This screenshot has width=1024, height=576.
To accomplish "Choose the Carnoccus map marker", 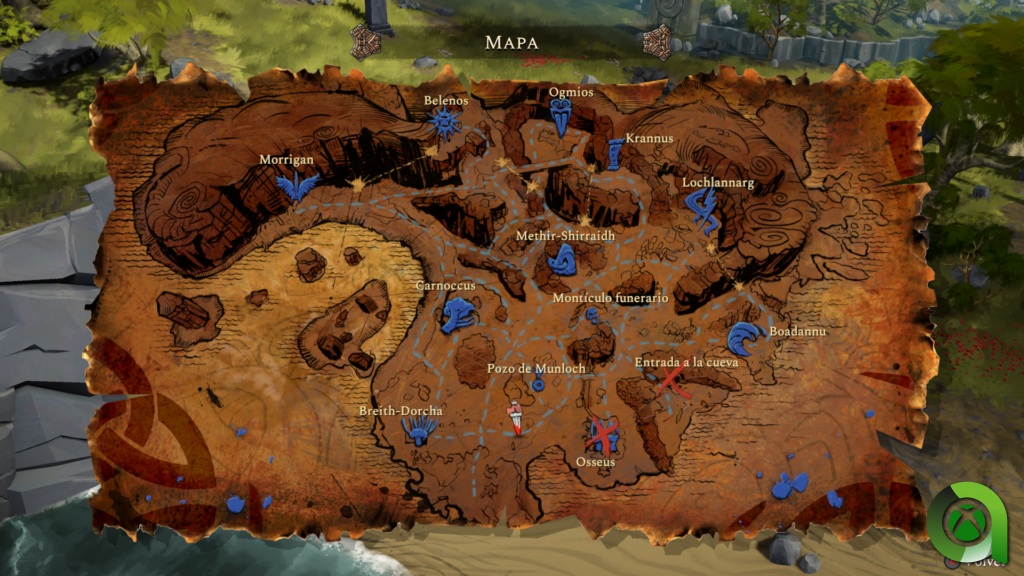I will tap(458, 315).
